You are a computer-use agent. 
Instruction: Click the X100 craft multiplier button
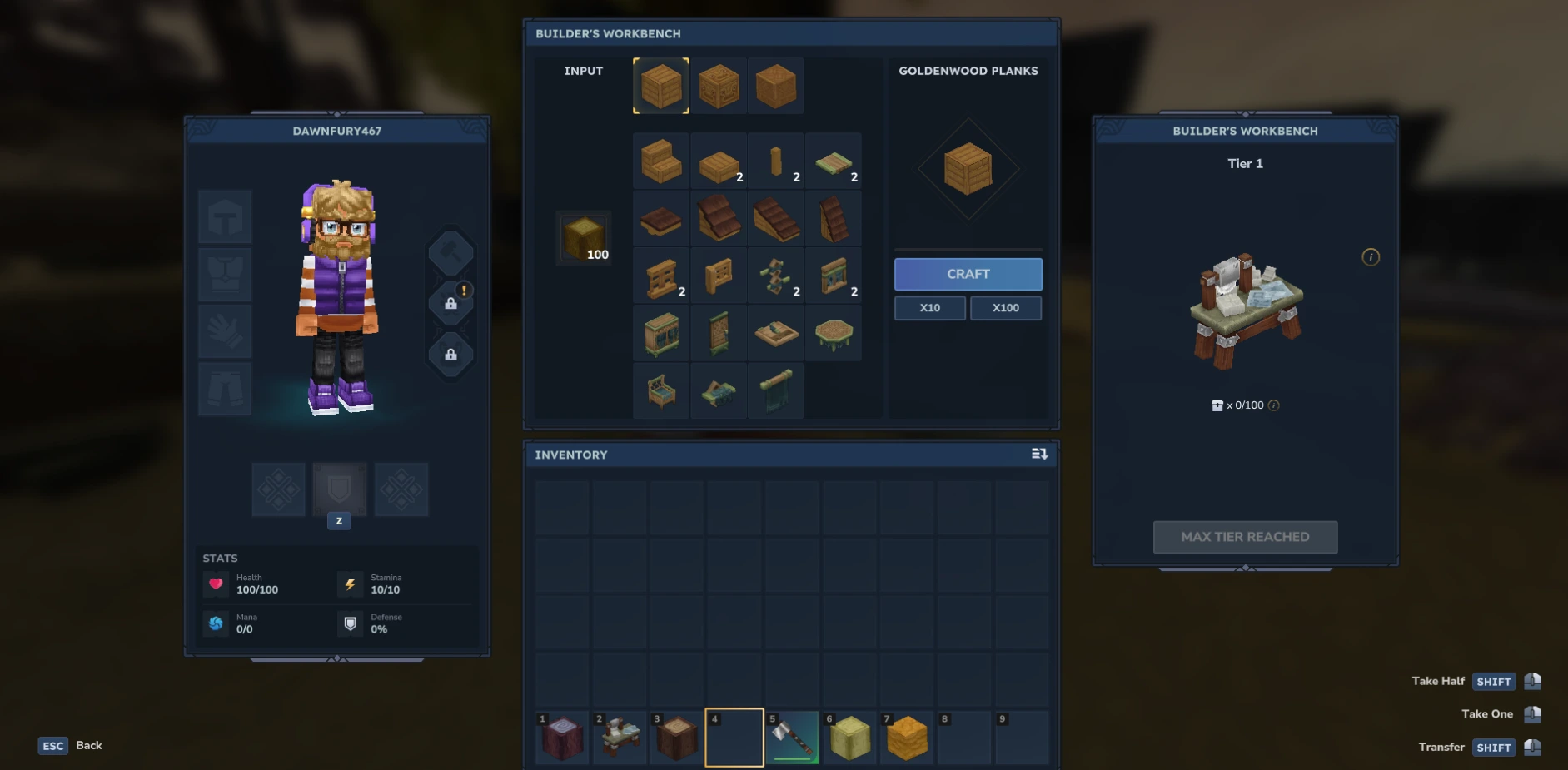pyautogui.click(x=1006, y=307)
